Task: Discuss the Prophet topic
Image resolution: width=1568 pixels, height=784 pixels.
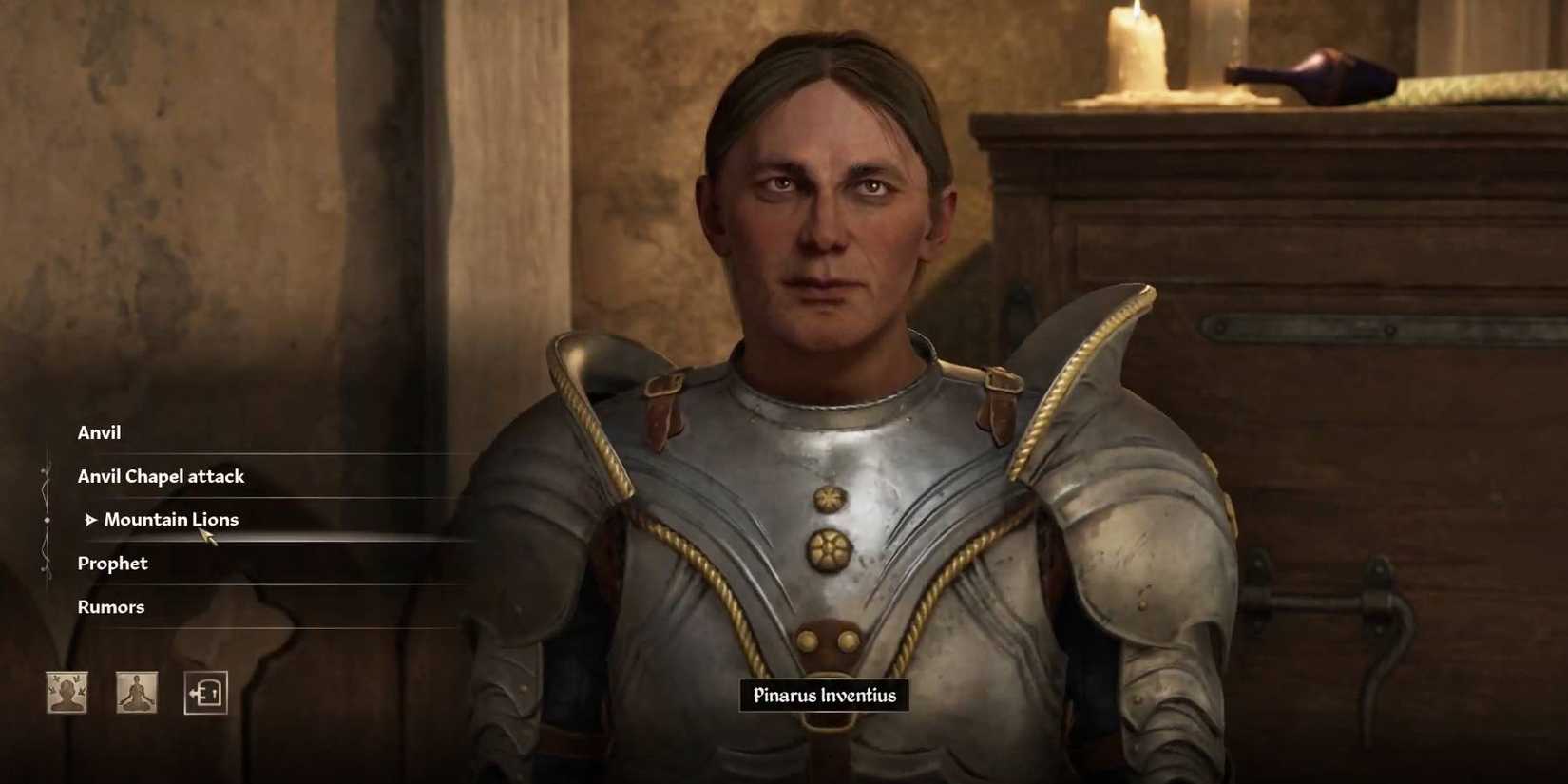Action: 112,563
